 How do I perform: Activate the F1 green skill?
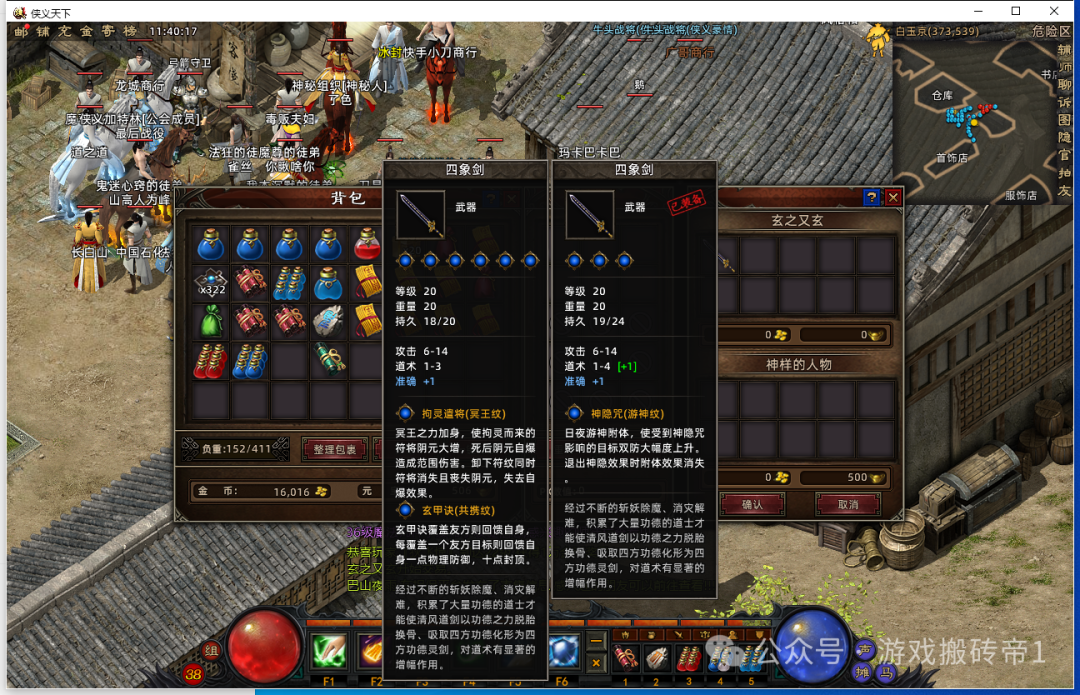click(x=329, y=652)
